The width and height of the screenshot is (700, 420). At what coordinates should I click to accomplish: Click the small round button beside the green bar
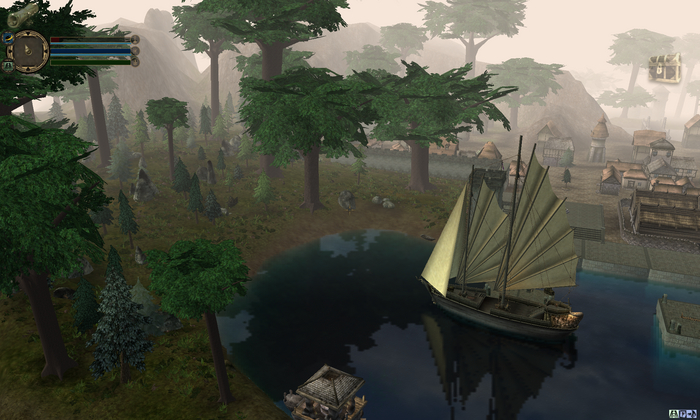click(x=135, y=61)
